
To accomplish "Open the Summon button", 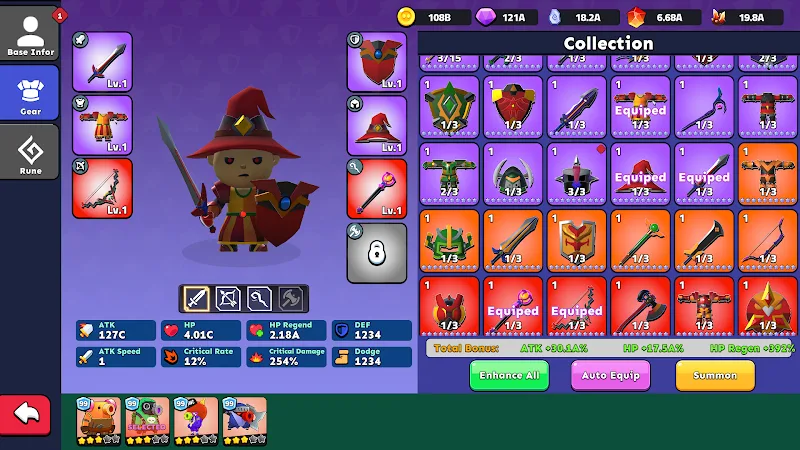I will click(x=714, y=375).
